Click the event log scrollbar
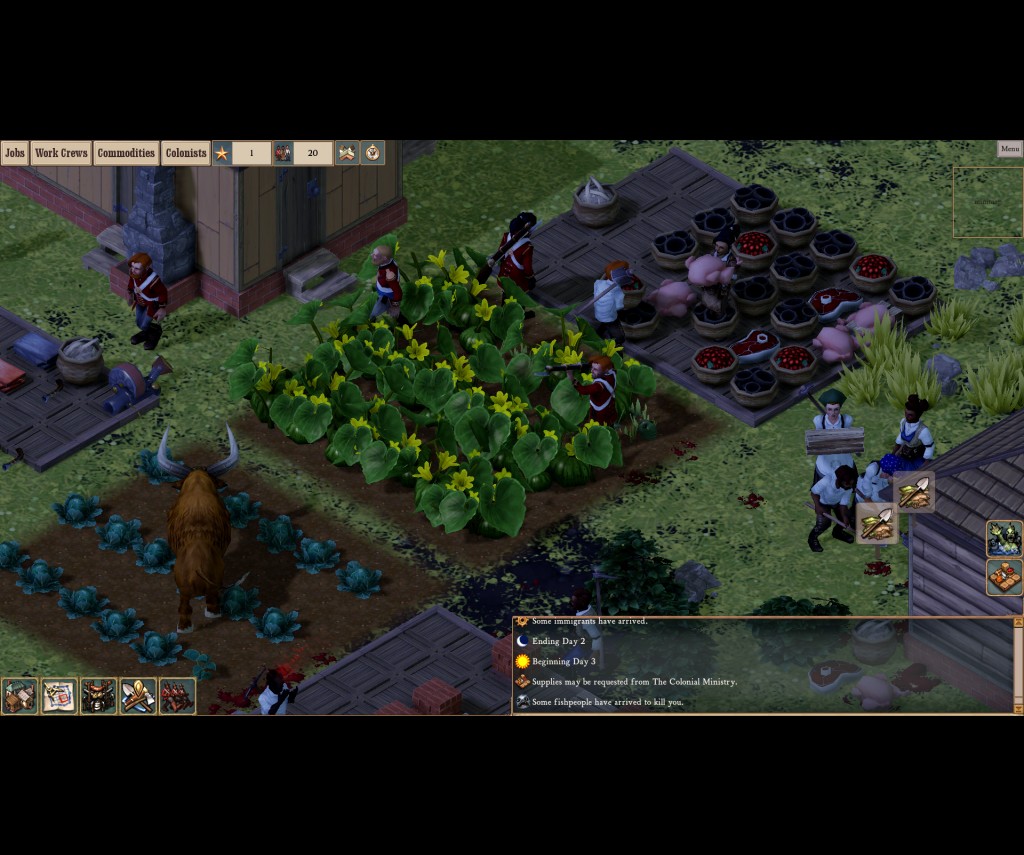1024x855 pixels. click(1018, 664)
